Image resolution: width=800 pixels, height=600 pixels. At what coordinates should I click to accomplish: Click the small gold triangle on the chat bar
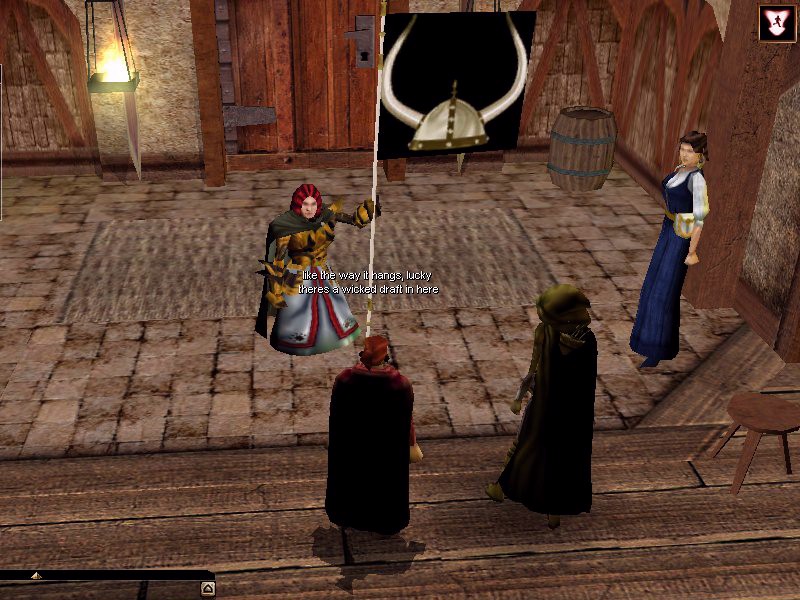tap(36, 576)
